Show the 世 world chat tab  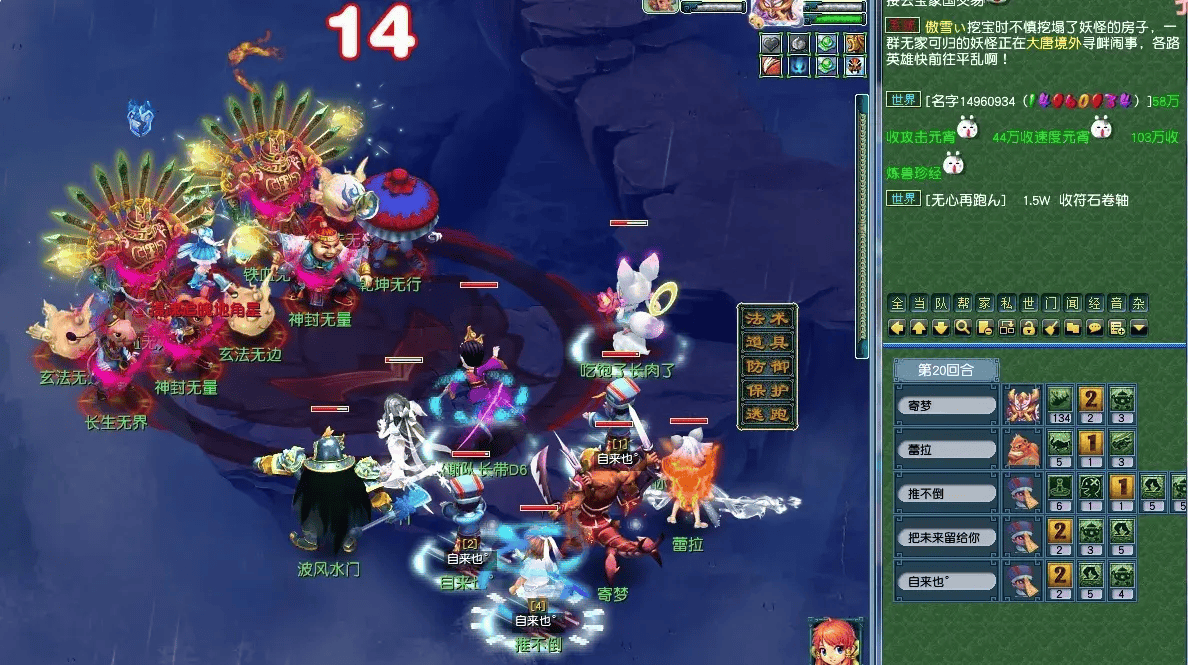click(x=1028, y=304)
